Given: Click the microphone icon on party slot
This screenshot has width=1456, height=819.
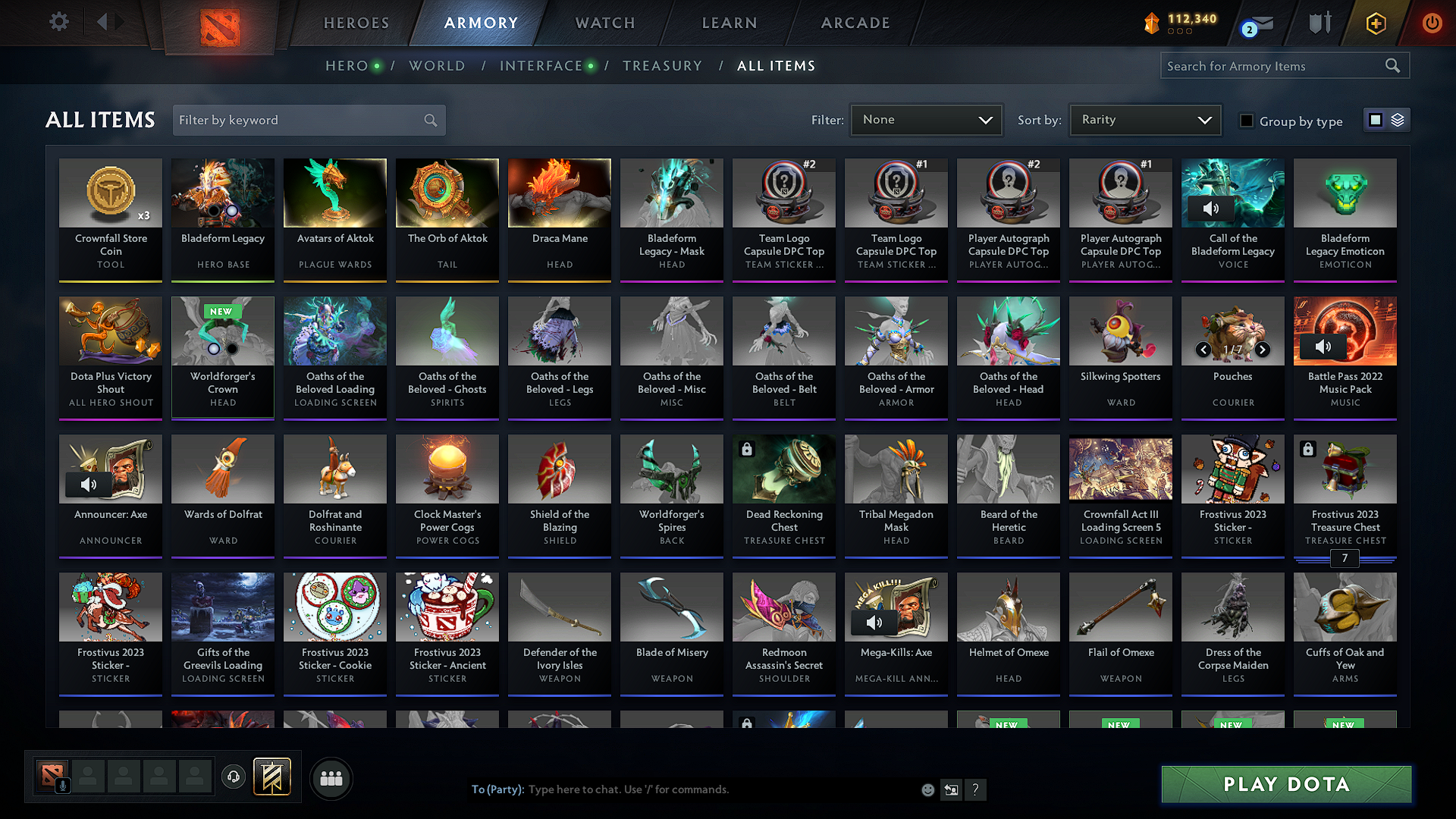Looking at the screenshot, I should pos(61,785).
